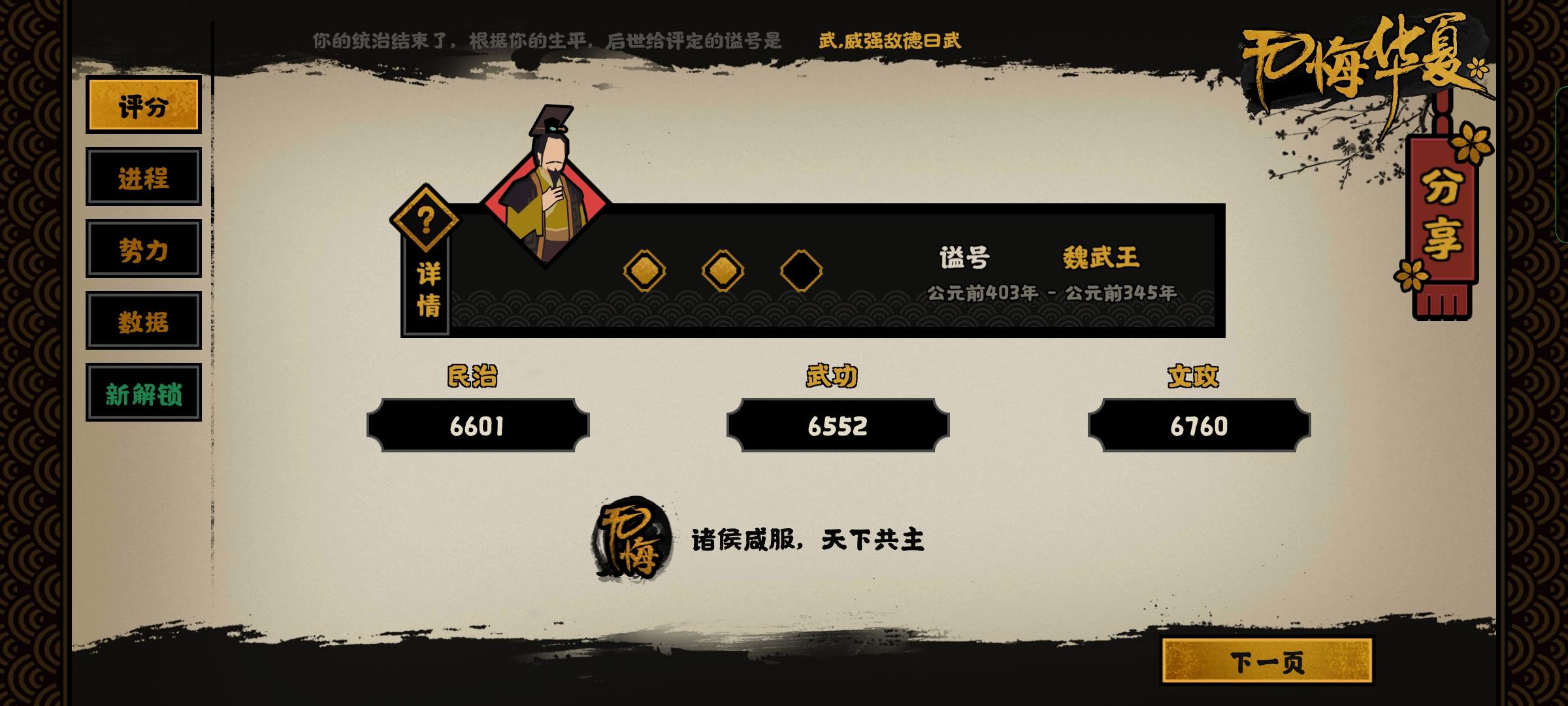Viewport: 1568px width, 706px height.
Task: Open the 势力 factions panel
Action: click(x=143, y=249)
